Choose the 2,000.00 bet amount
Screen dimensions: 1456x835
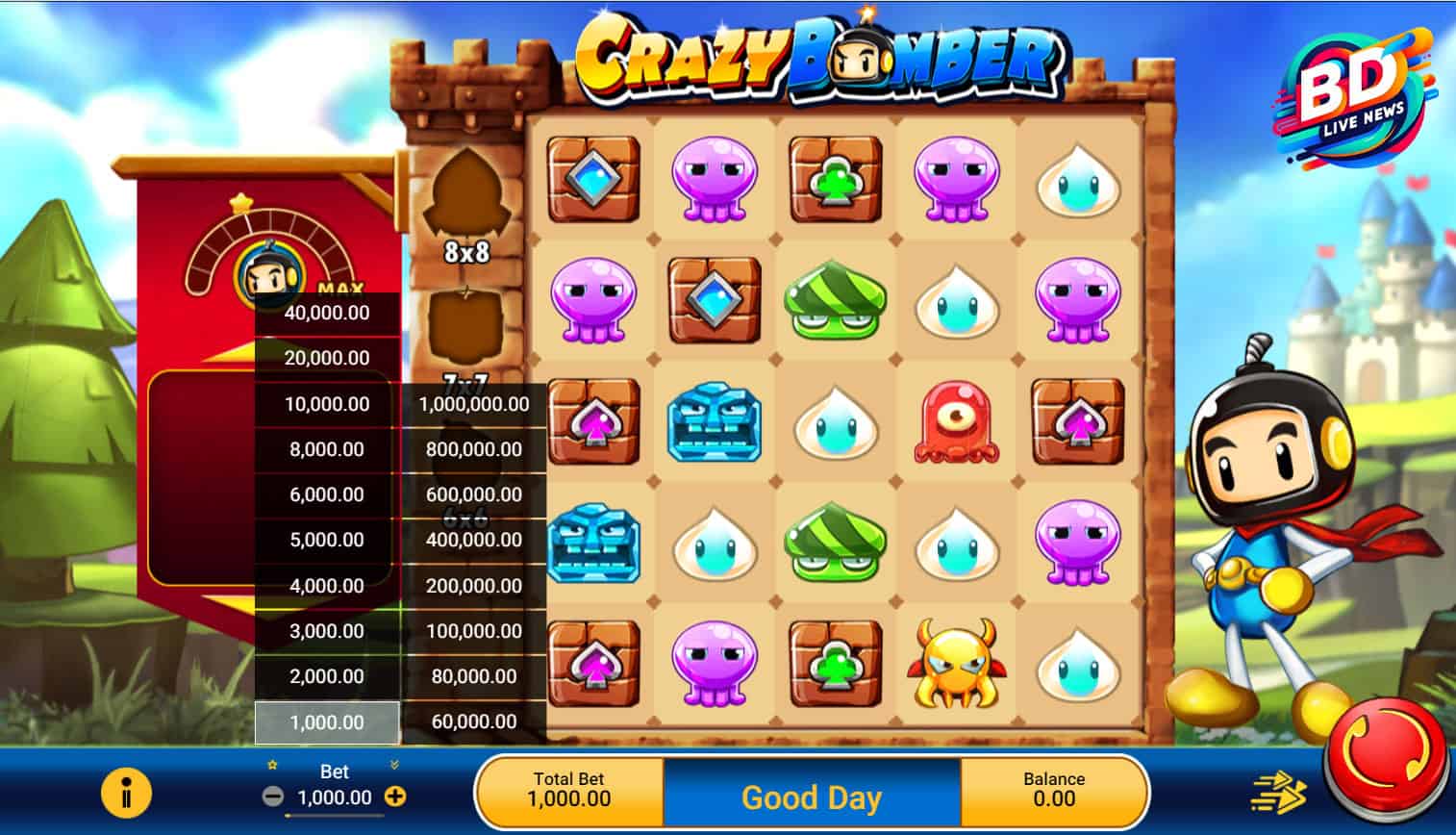click(327, 676)
